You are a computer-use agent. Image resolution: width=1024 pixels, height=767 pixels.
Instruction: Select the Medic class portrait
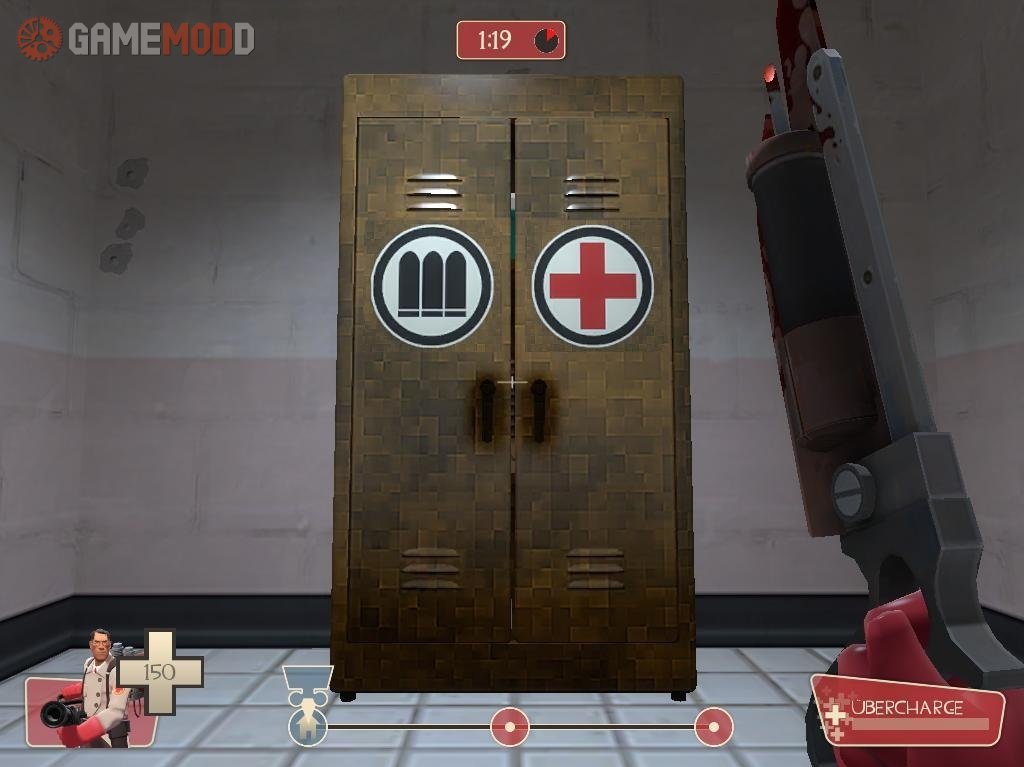tap(92, 690)
